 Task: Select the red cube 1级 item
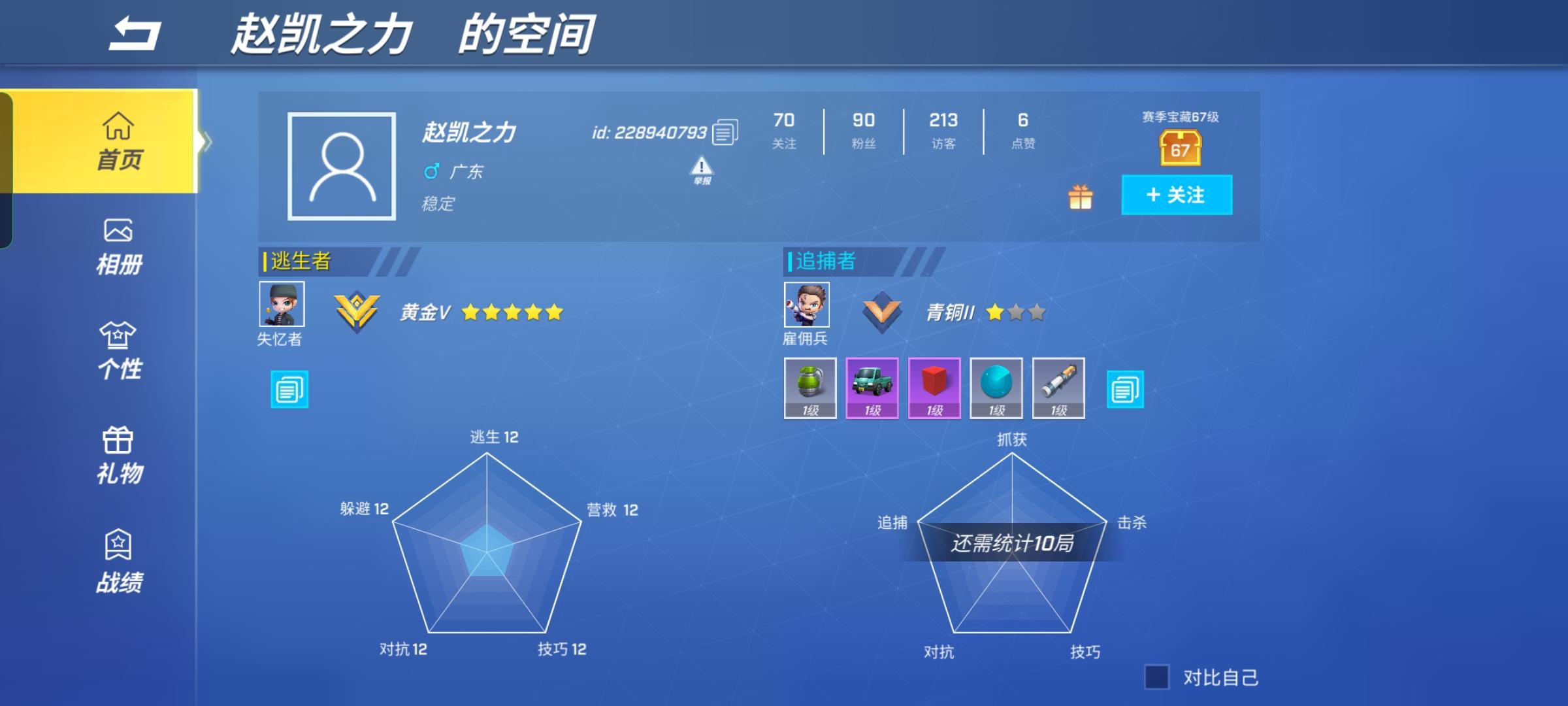click(934, 388)
